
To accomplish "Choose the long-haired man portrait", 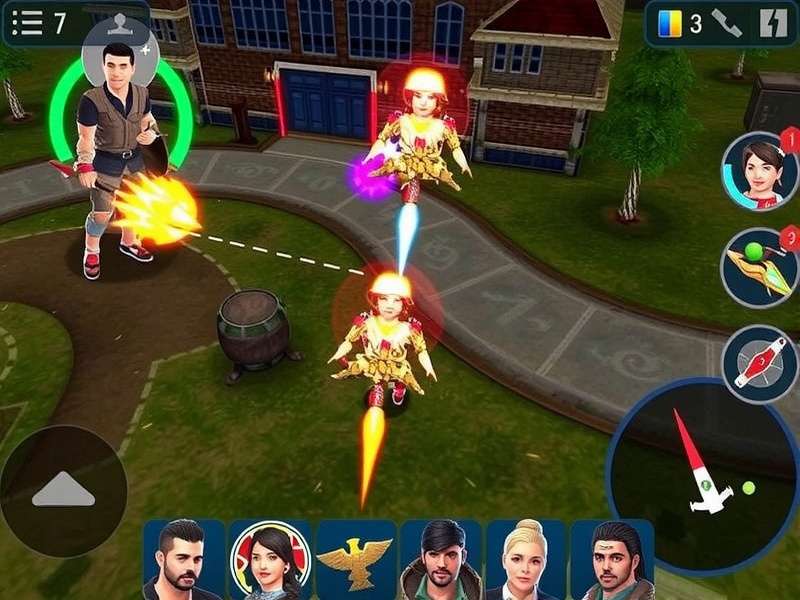I will pos(612,559).
